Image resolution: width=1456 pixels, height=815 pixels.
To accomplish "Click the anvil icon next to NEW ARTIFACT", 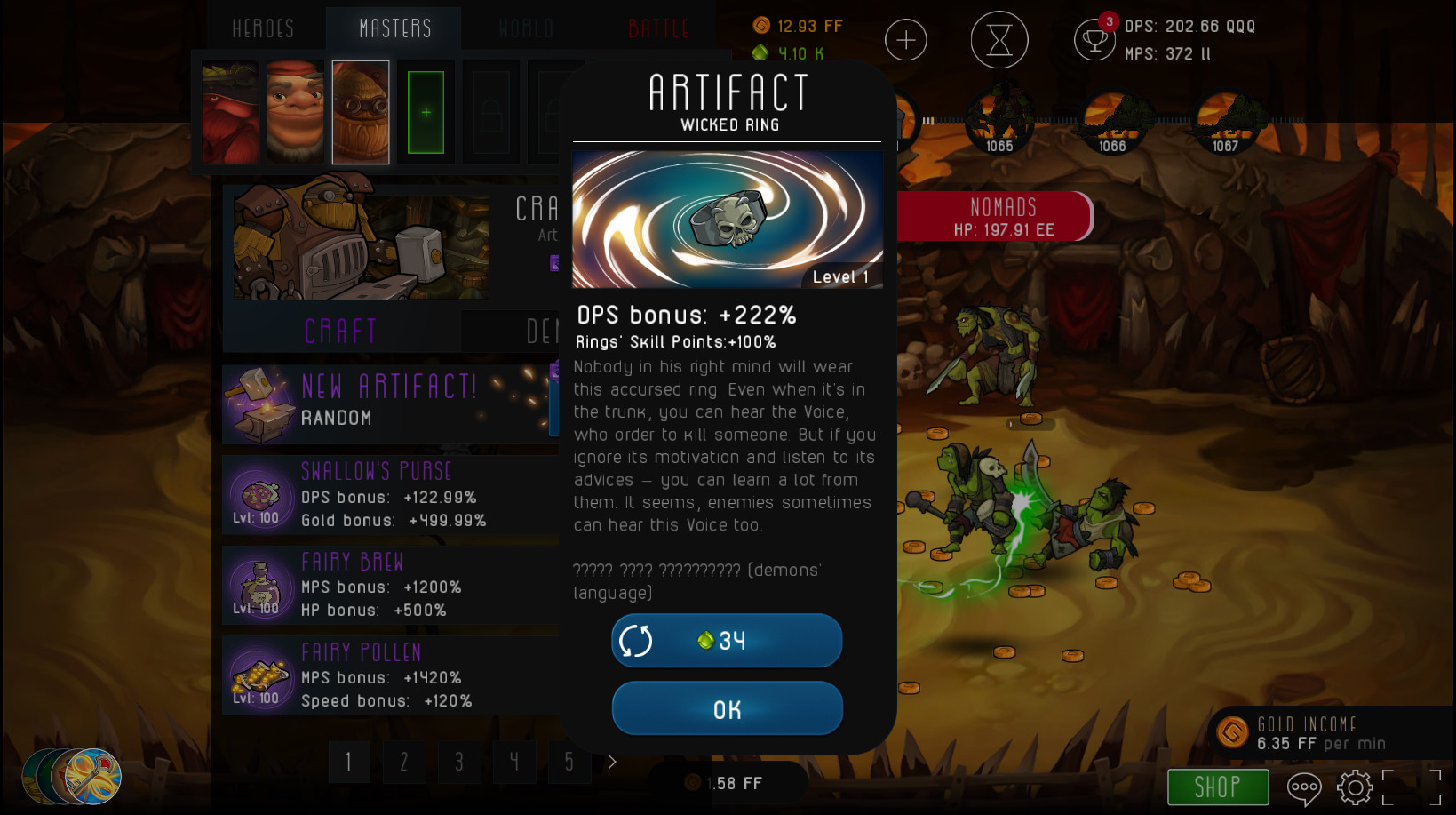I will [259, 404].
